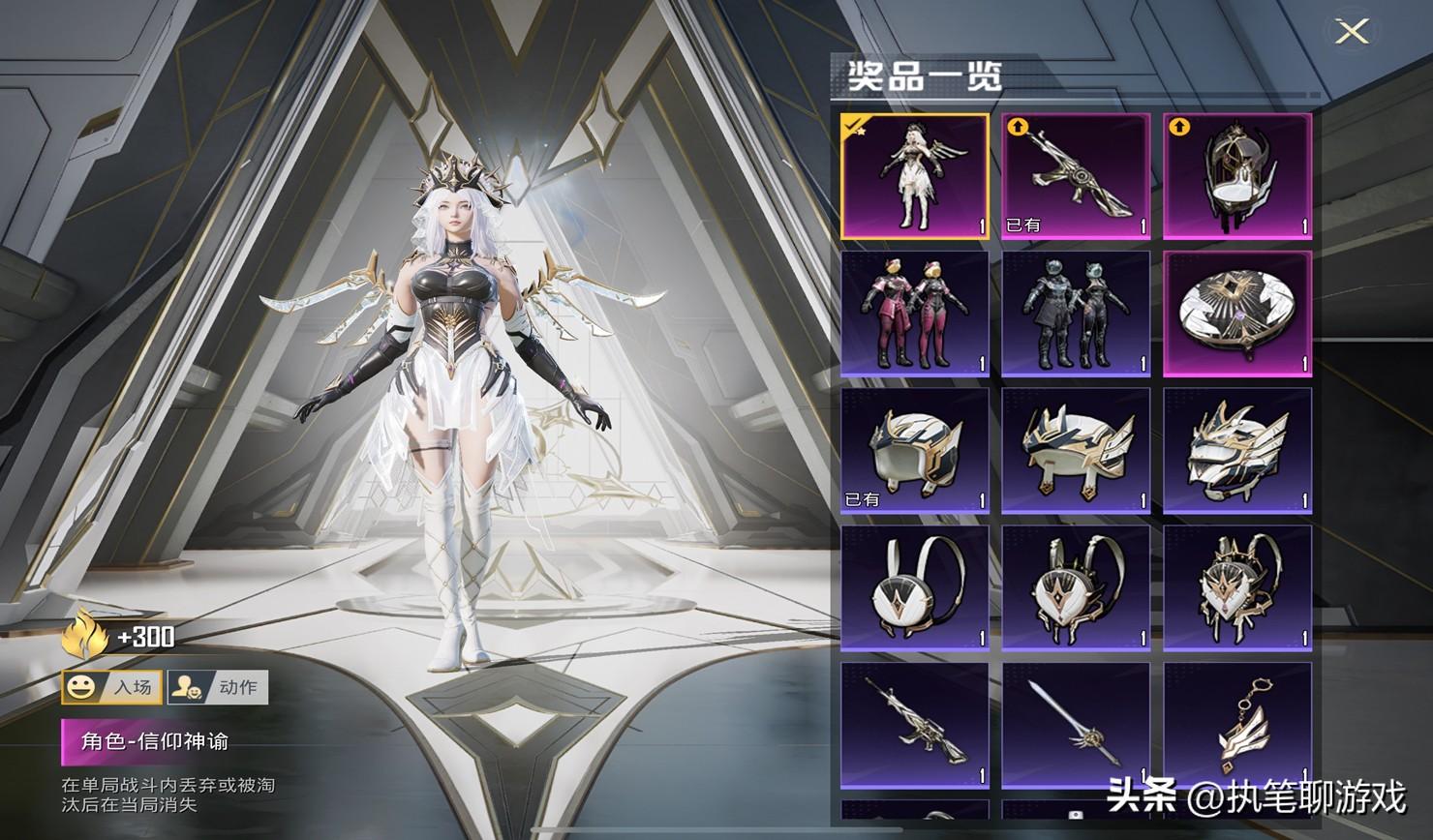Viewport: 1433px width, 840px height.
Task: Choose the winged keychain charm reward
Action: pos(1236,726)
